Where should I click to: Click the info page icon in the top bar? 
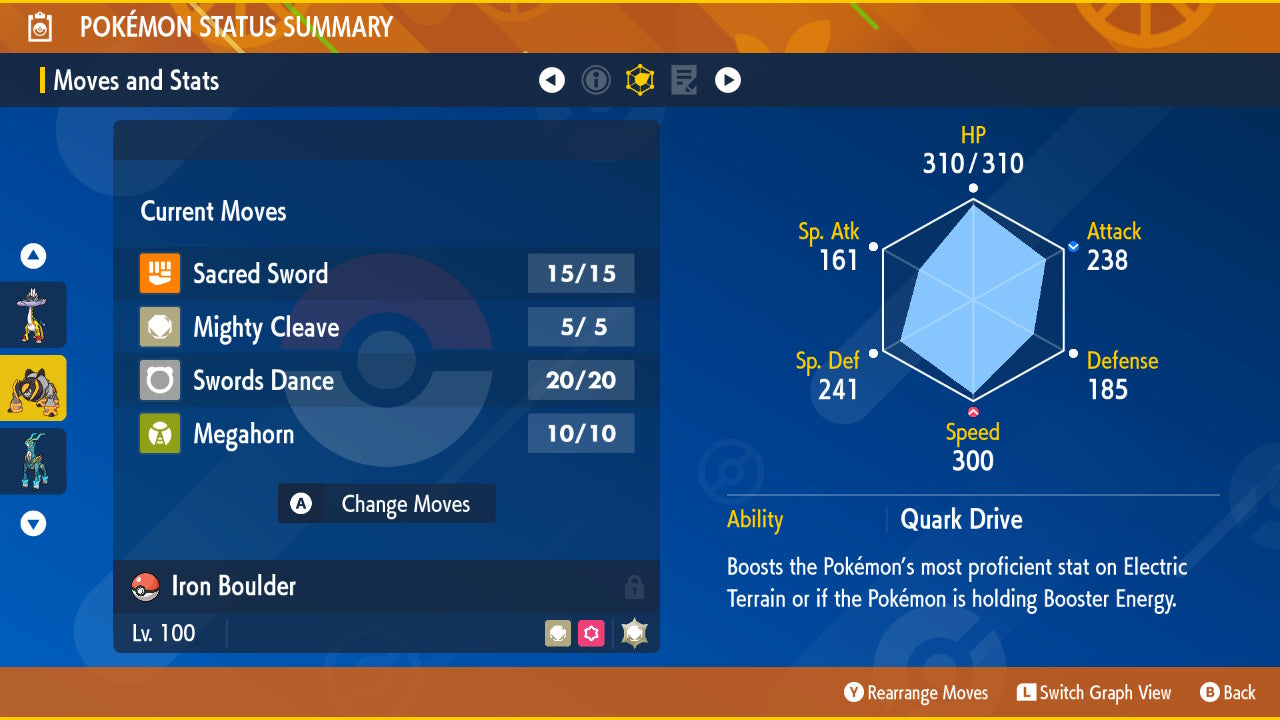596,80
